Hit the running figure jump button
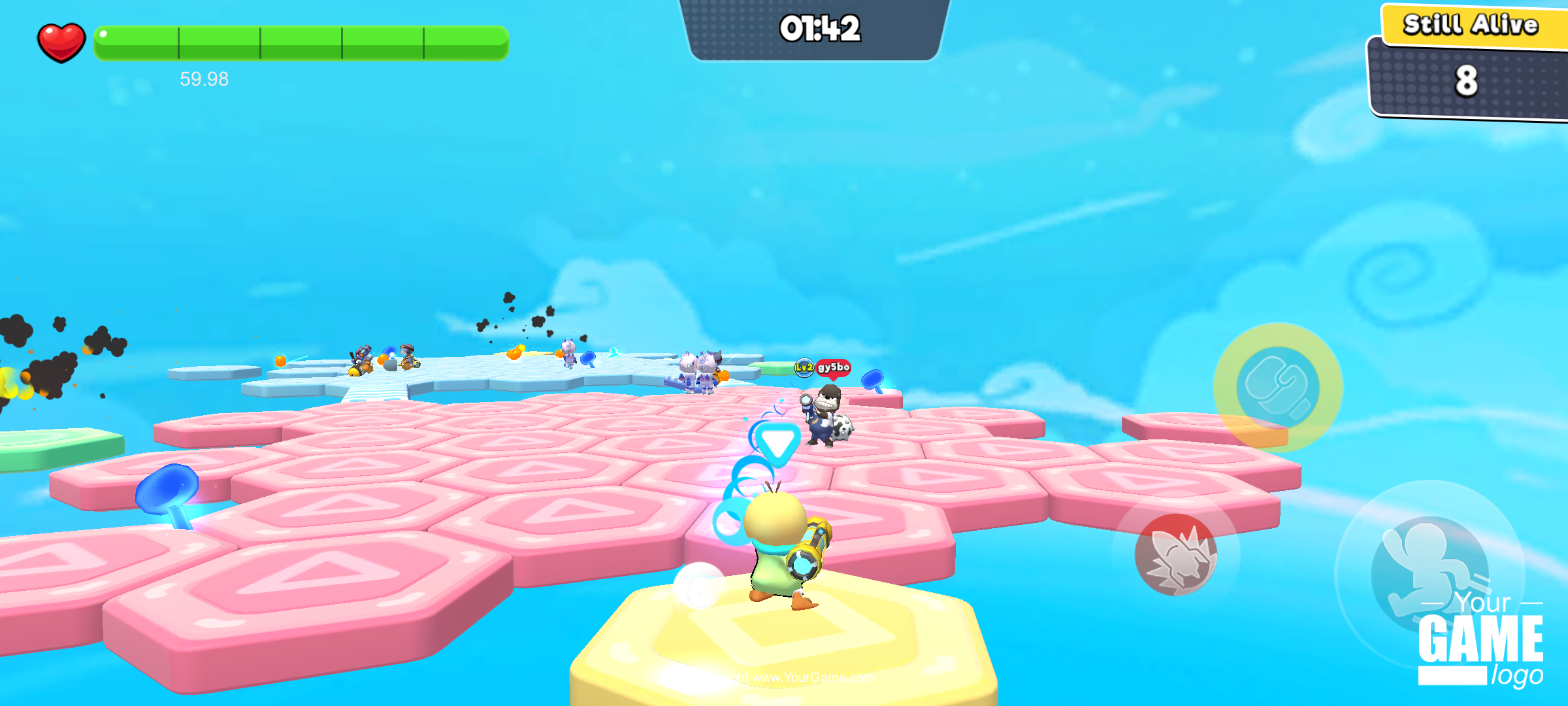This screenshot has height=706, width=1568. (x=1429, y=573)
